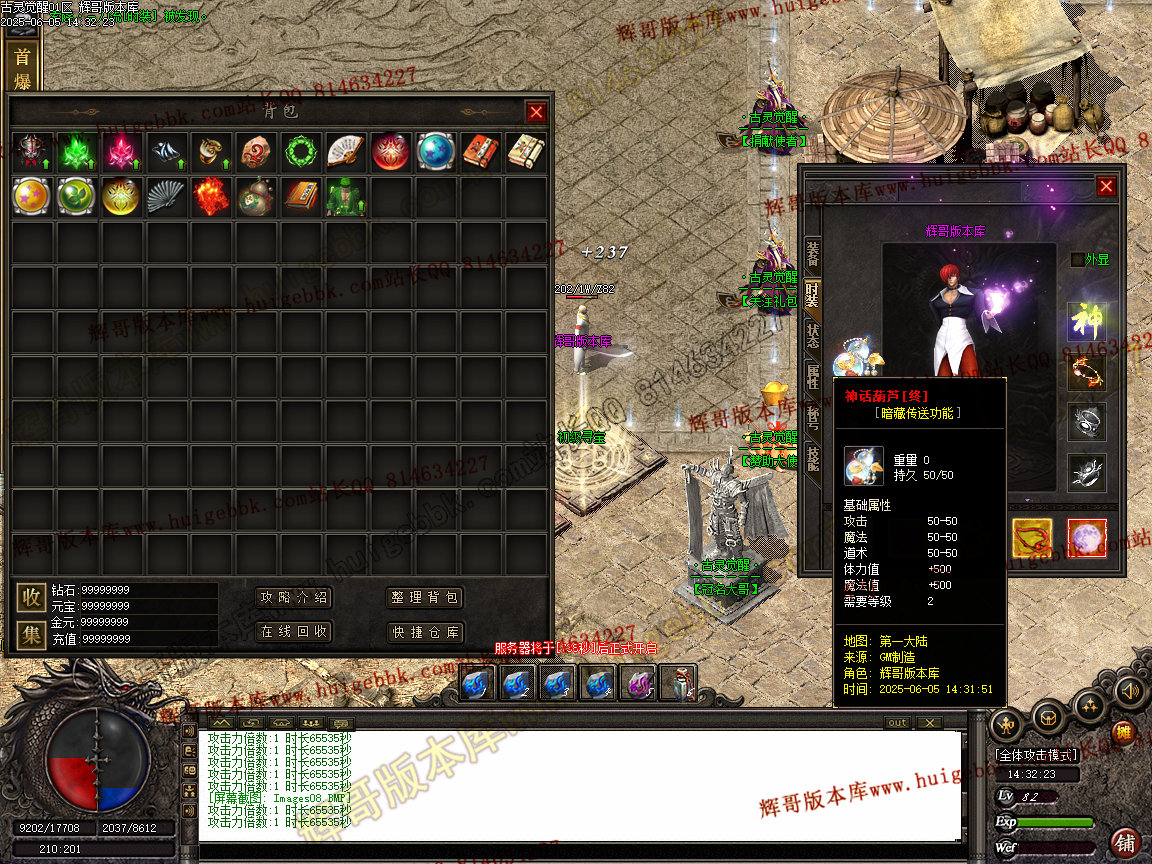Close the backpack (背包) window
This screenshot has height=864, width=1152.
(x=536, y=113)
